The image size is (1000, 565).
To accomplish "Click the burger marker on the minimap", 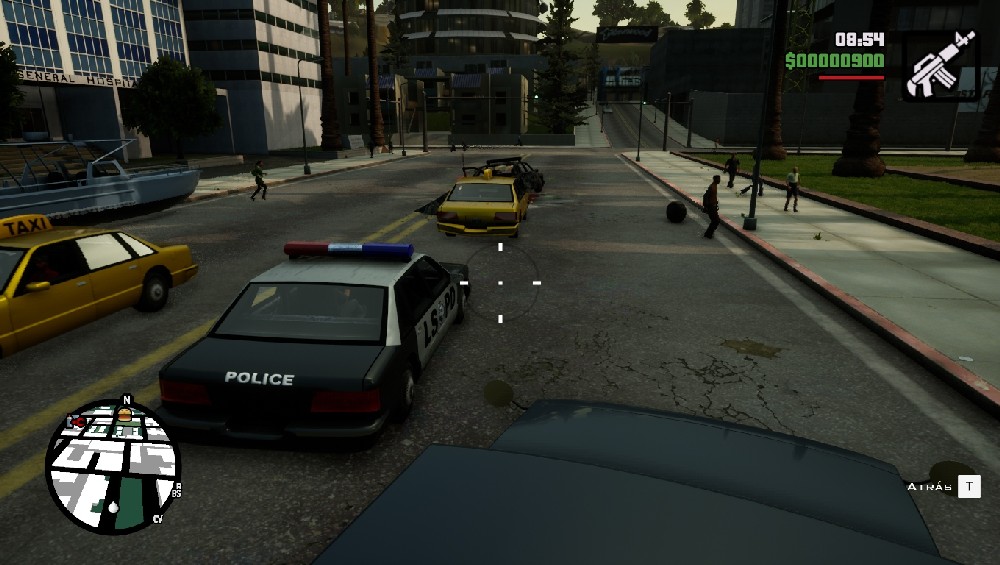I will (x=125, y=415).
